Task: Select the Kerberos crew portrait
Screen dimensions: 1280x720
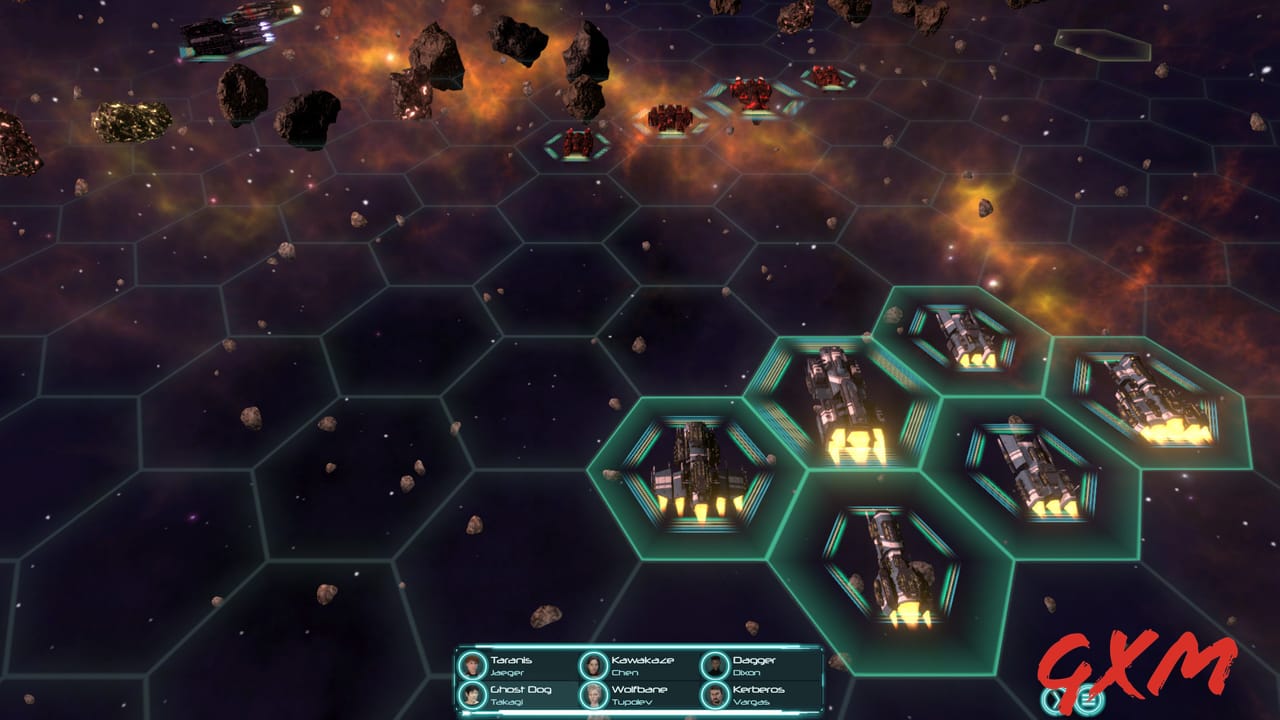Action: point(714,695)
